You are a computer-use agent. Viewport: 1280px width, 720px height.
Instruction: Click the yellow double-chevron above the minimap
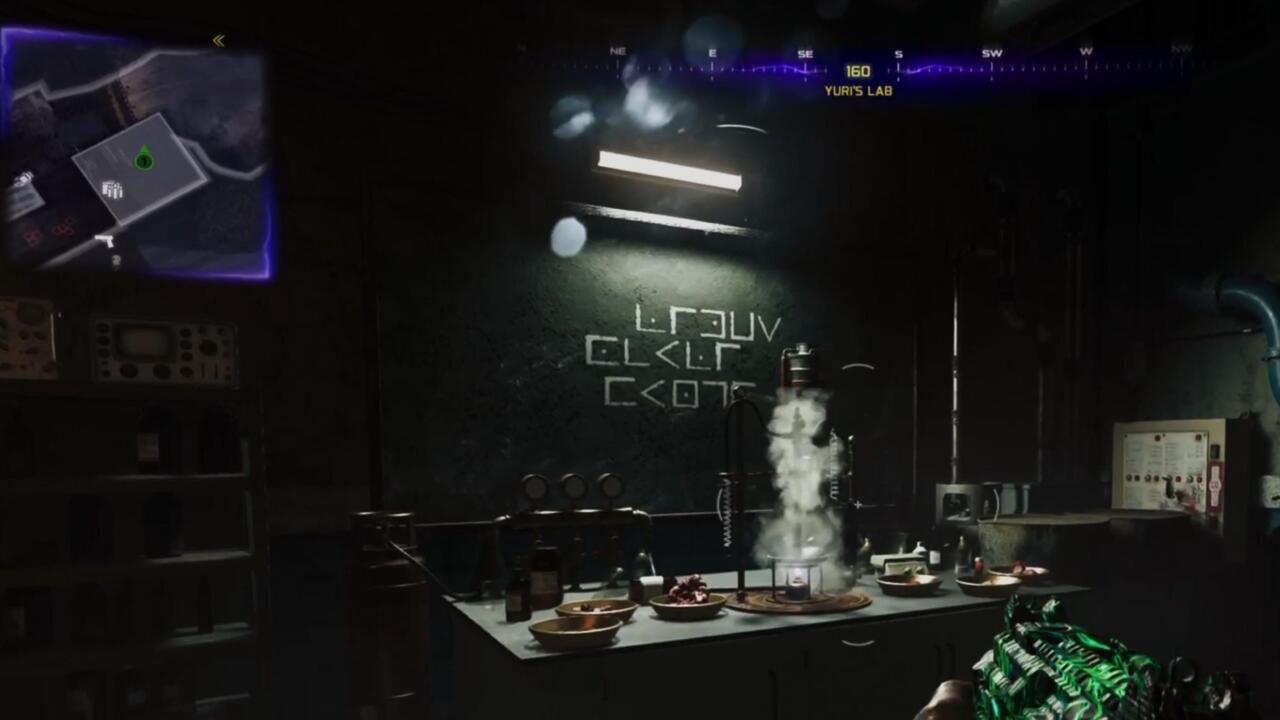tap(218, 41)
